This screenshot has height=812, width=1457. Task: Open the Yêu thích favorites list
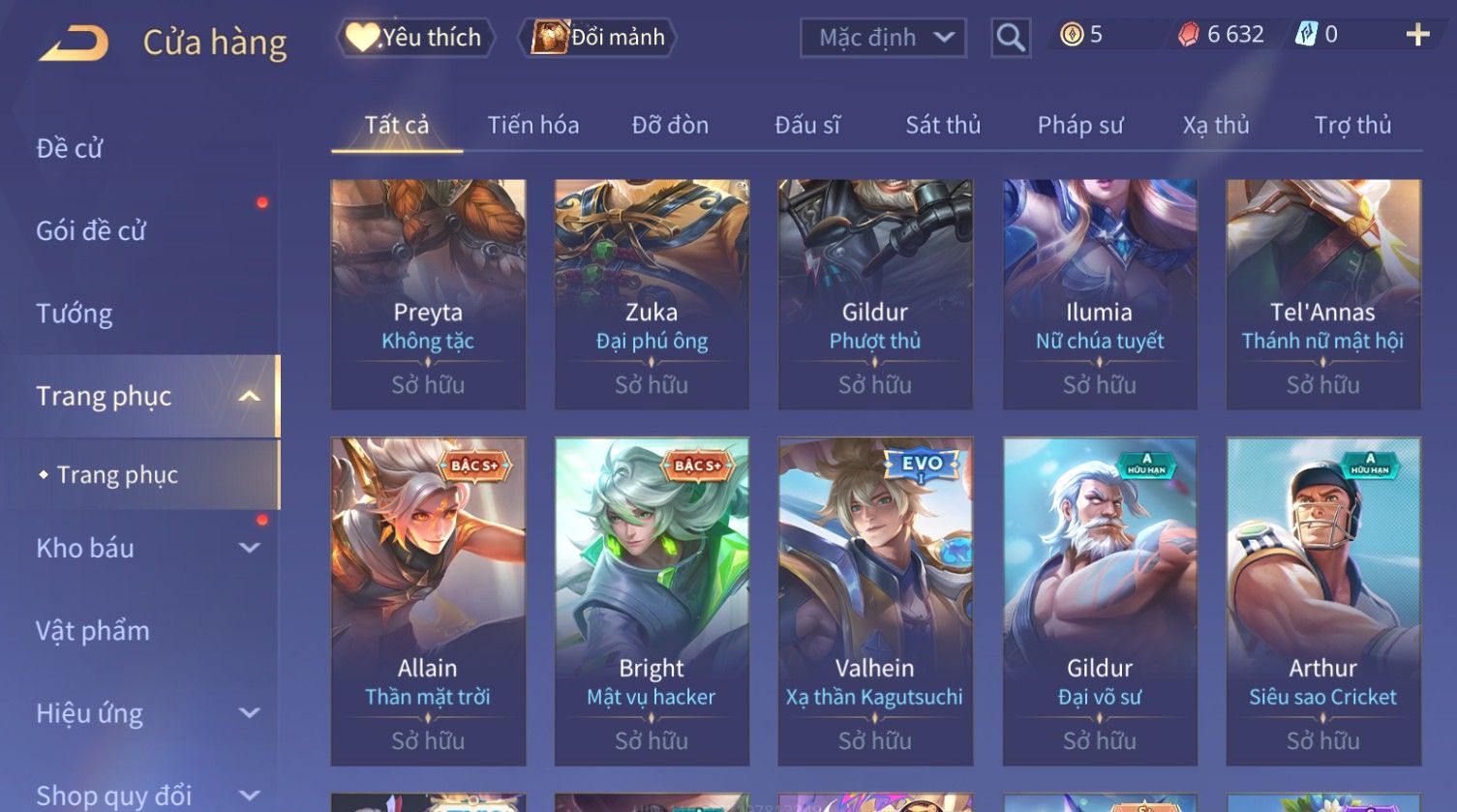[416, 38]
